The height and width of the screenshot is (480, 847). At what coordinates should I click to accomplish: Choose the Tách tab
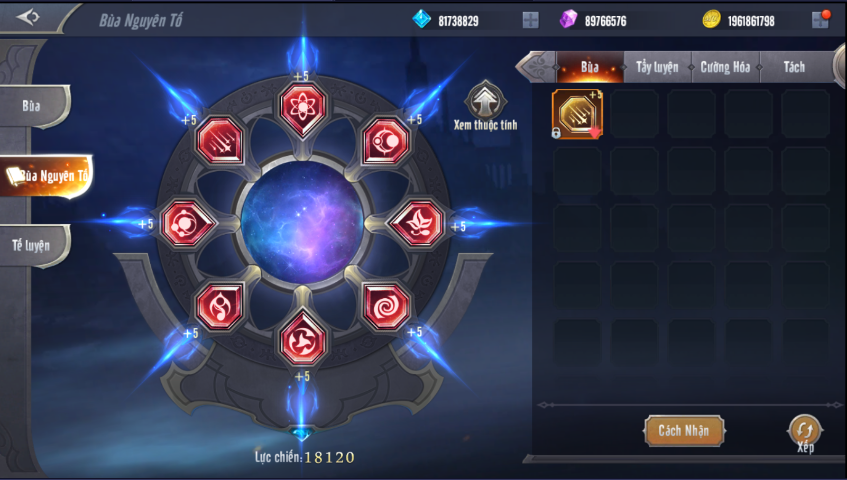tap(794, 67)
